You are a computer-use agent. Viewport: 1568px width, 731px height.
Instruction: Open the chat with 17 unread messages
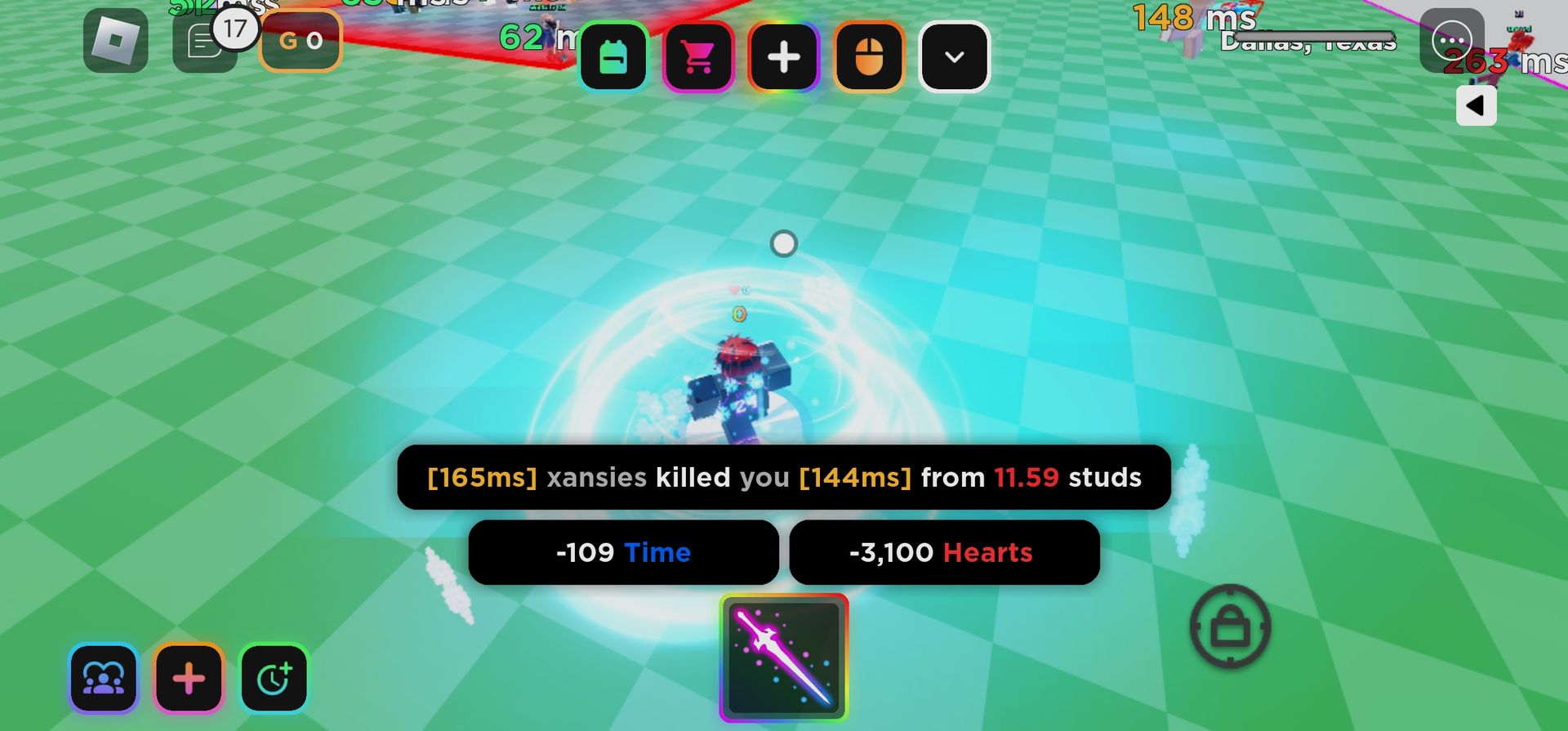(x=203, y=42)
